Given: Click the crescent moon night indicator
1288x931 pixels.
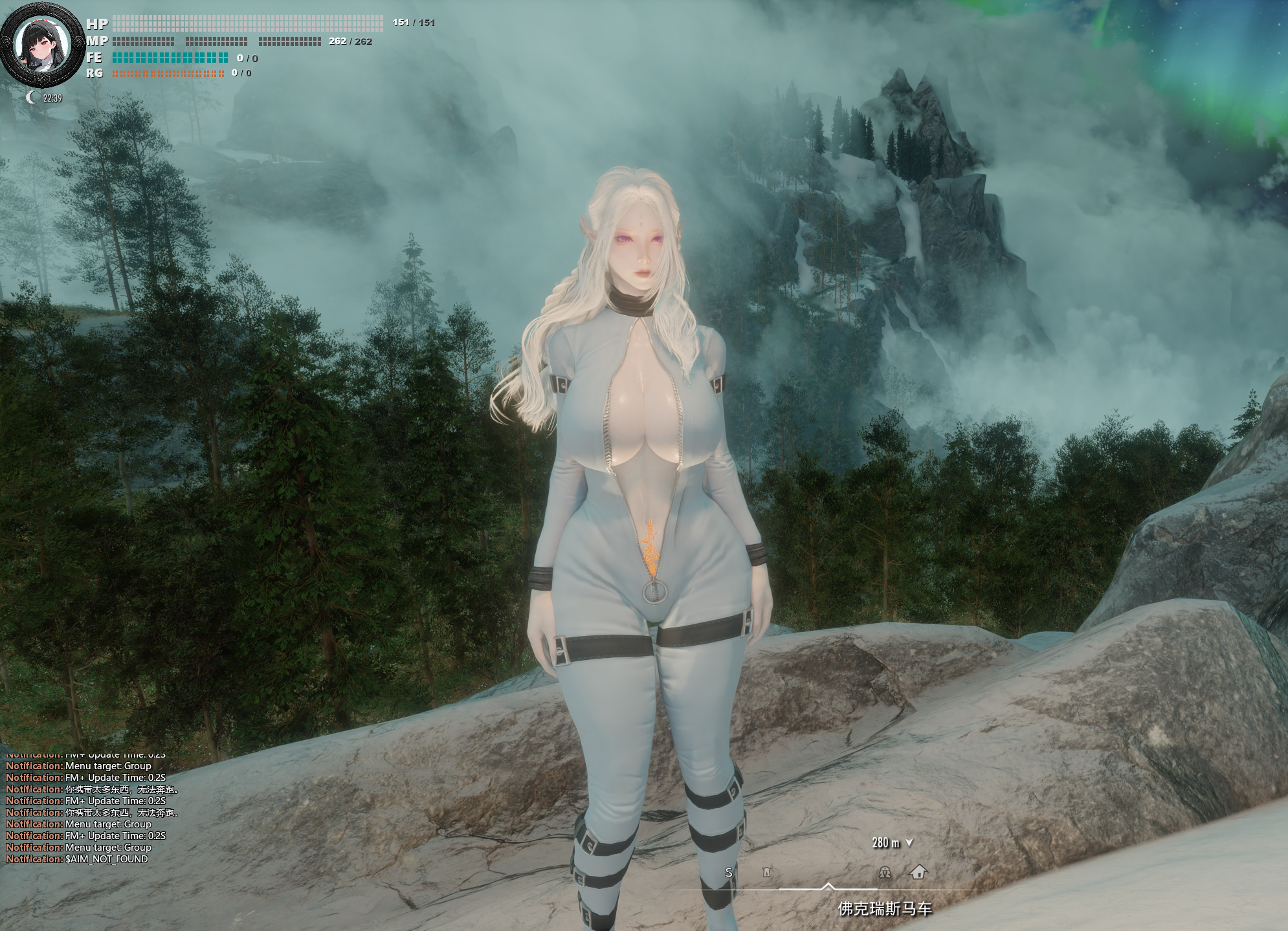Looking at the screenshot, I should (32, 98).
